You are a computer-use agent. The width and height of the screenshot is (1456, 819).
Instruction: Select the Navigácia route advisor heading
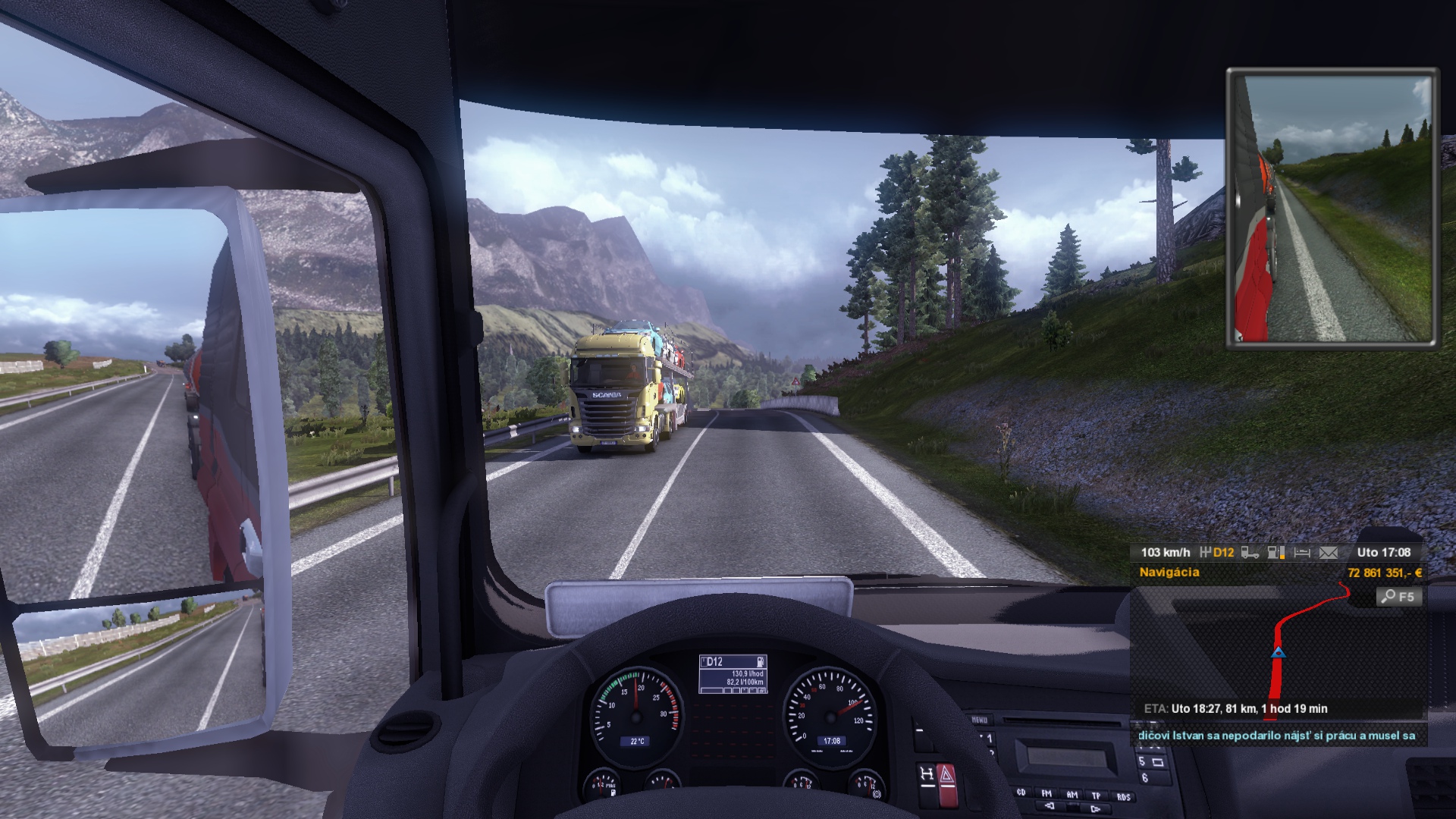1169,573
